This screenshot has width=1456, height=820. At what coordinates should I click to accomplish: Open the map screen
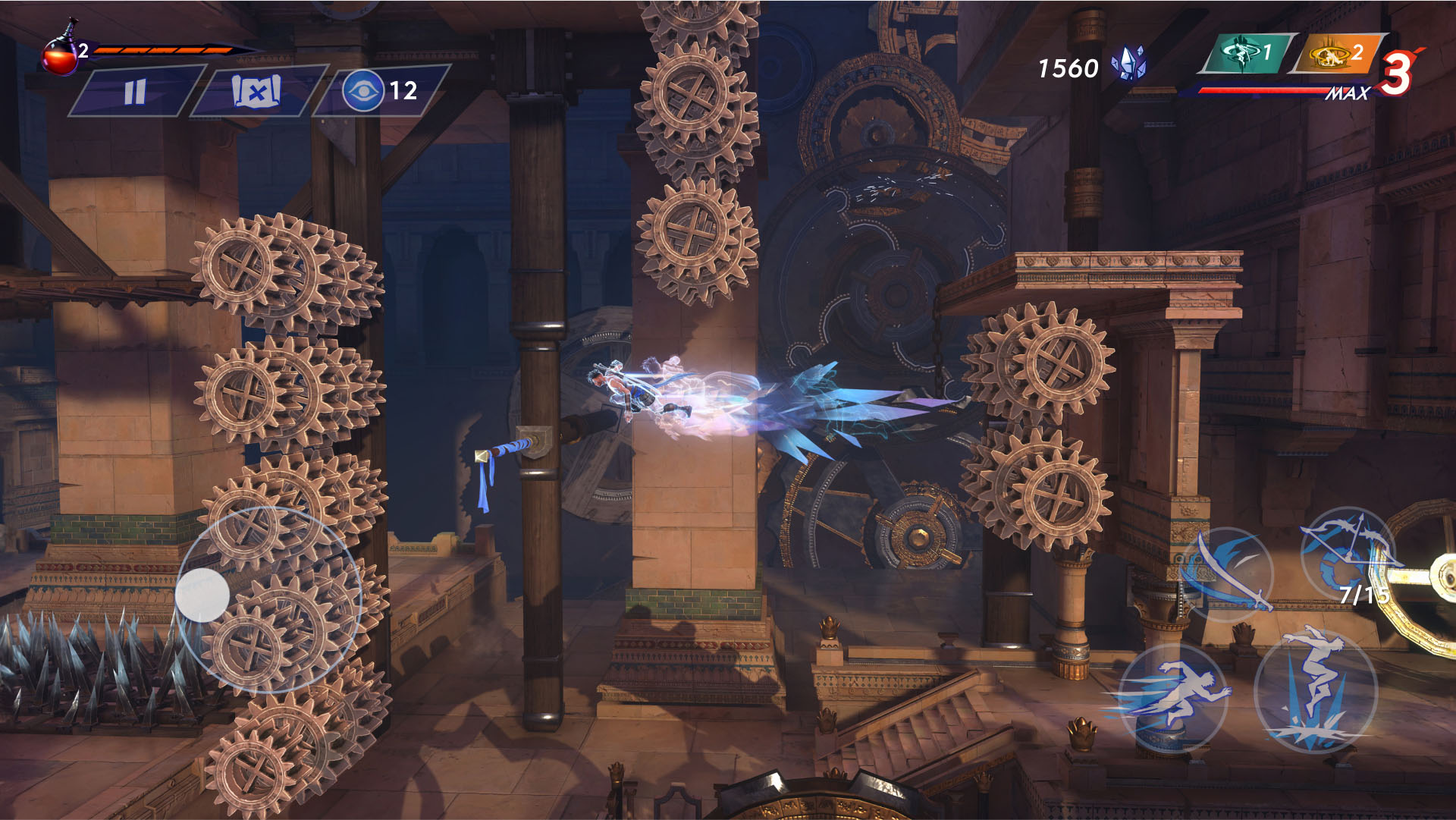coord(256,92)
